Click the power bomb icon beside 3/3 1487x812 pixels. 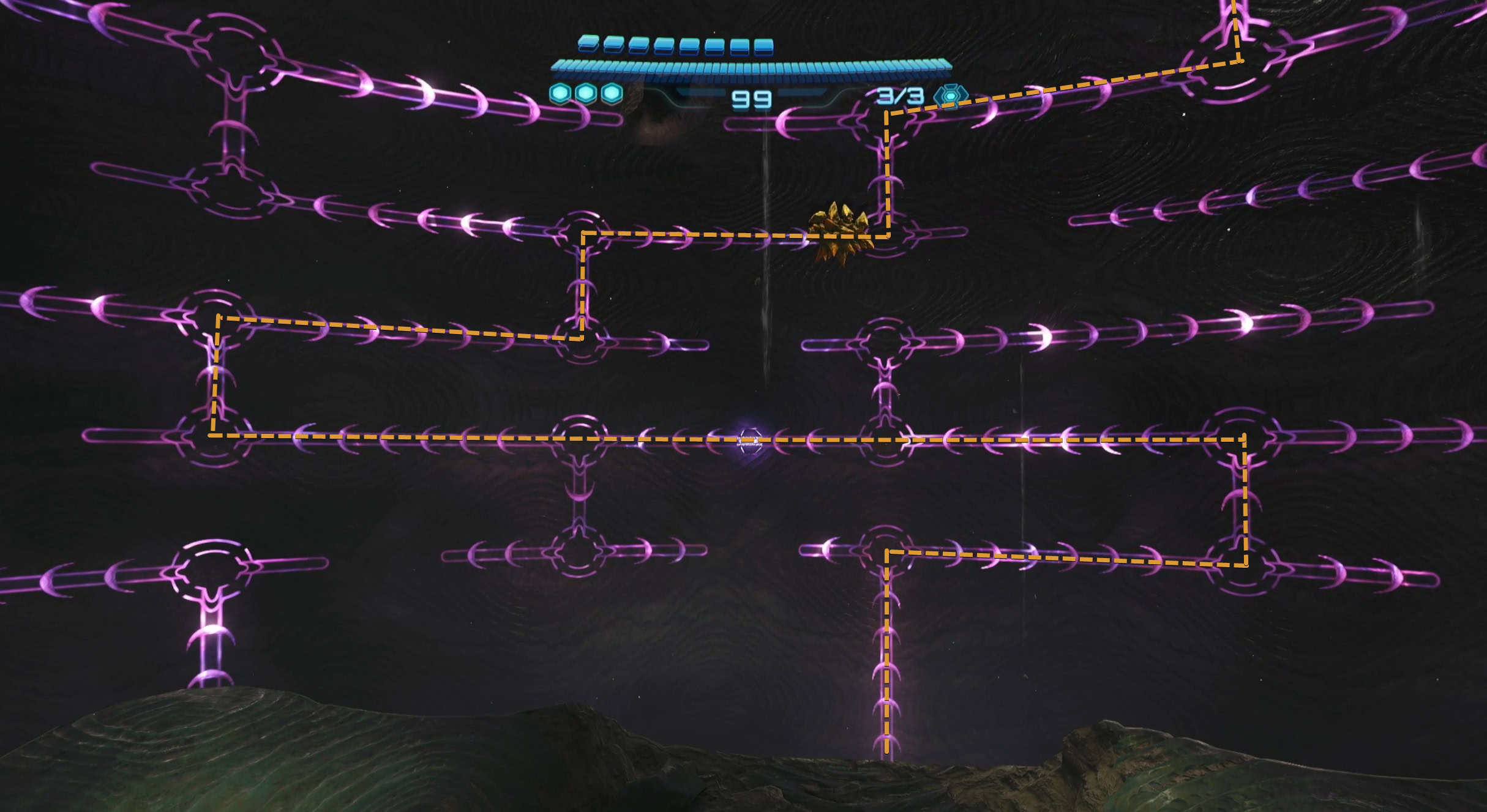950,97
